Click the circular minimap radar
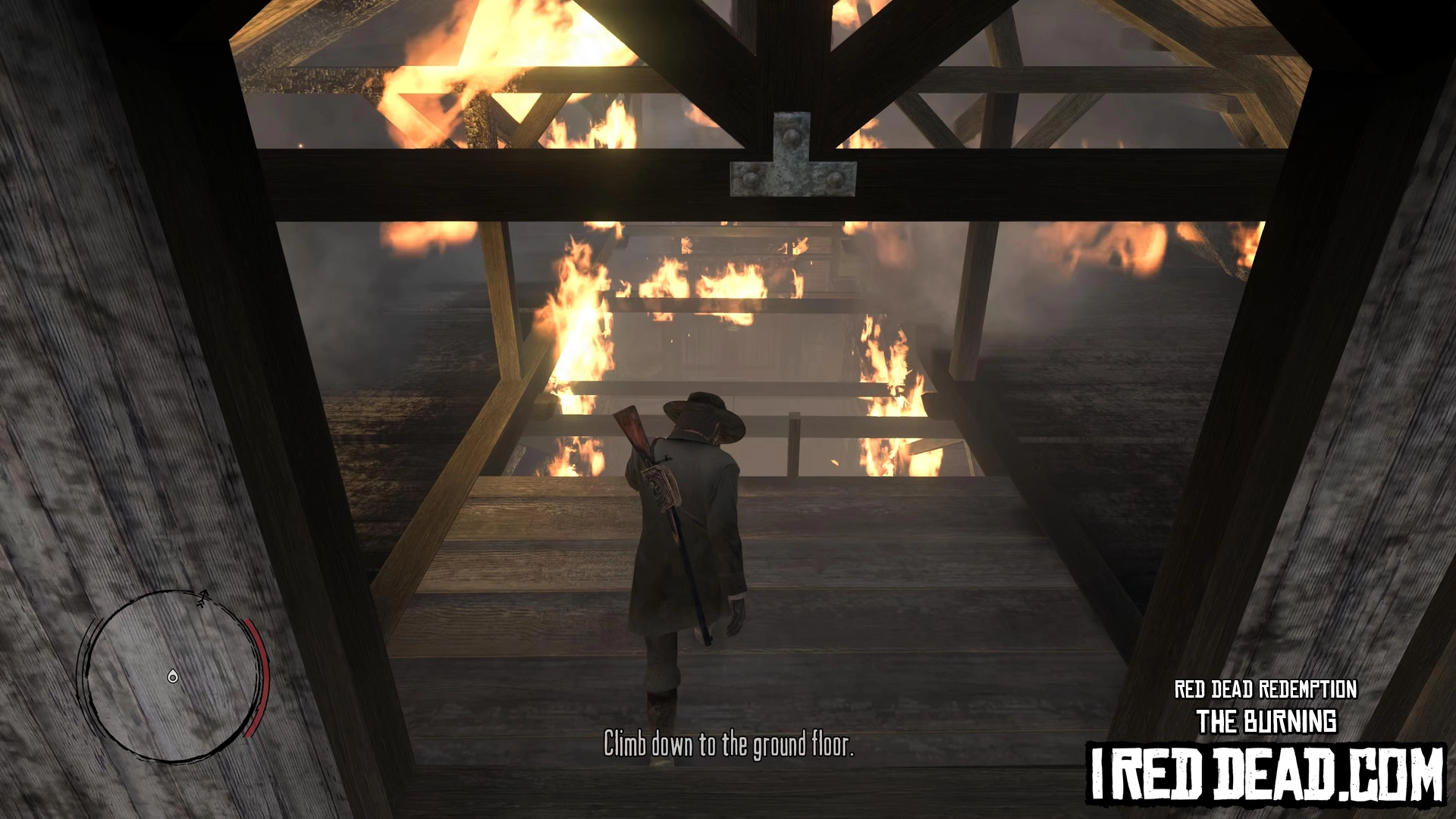 174,676
